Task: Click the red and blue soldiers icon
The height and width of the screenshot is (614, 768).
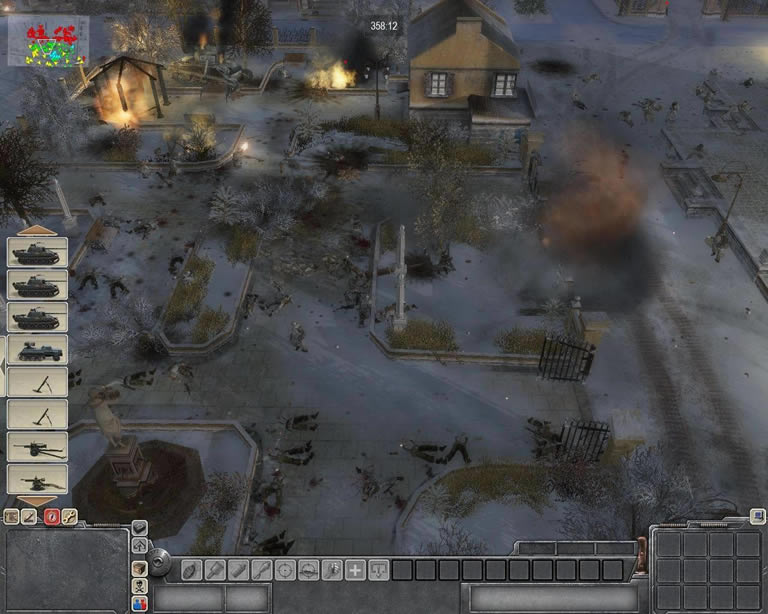Action: click(140, 604)
